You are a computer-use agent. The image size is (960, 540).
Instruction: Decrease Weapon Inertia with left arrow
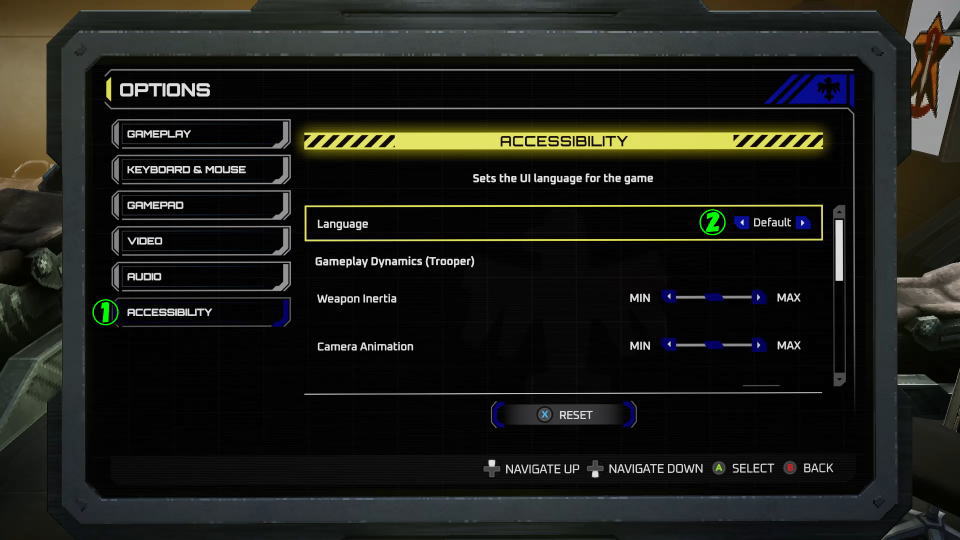click(x=669, y=297)
